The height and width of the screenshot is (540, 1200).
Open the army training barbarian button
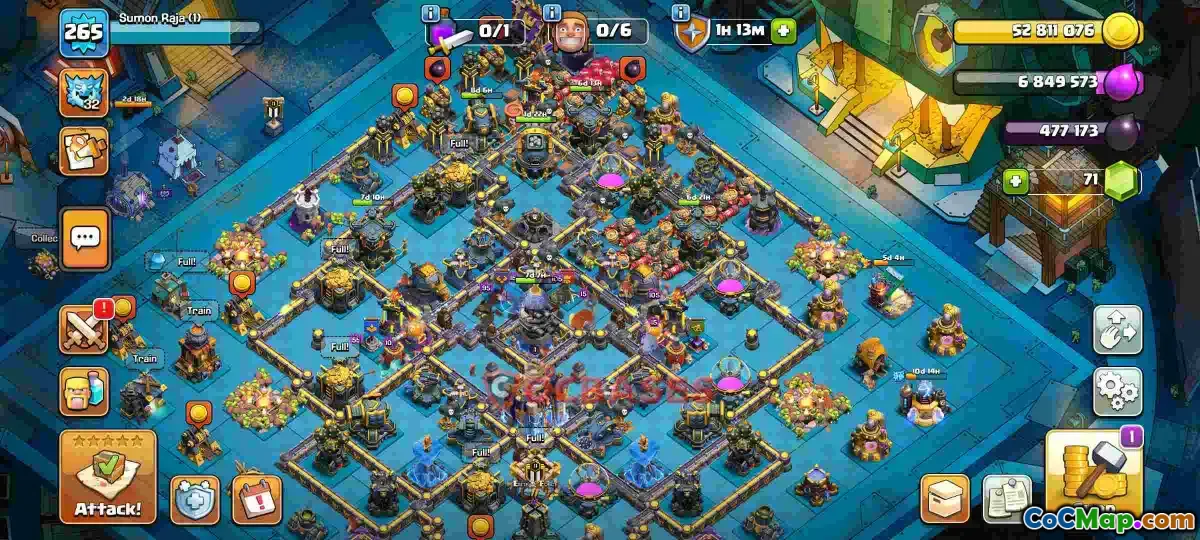point(85,391)
